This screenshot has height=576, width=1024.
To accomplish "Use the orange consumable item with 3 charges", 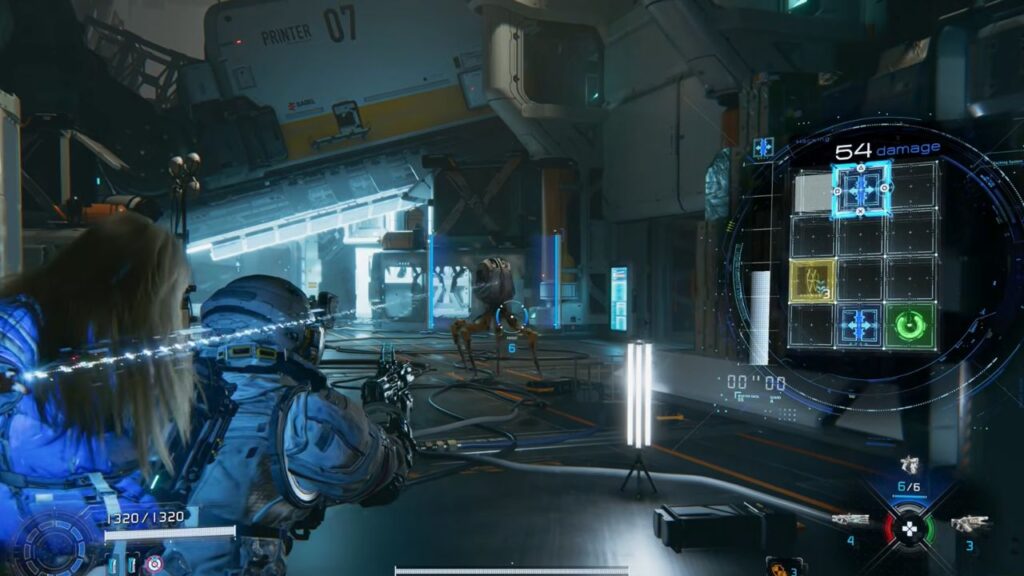I will pyautogui.click(x=777, y=567).
